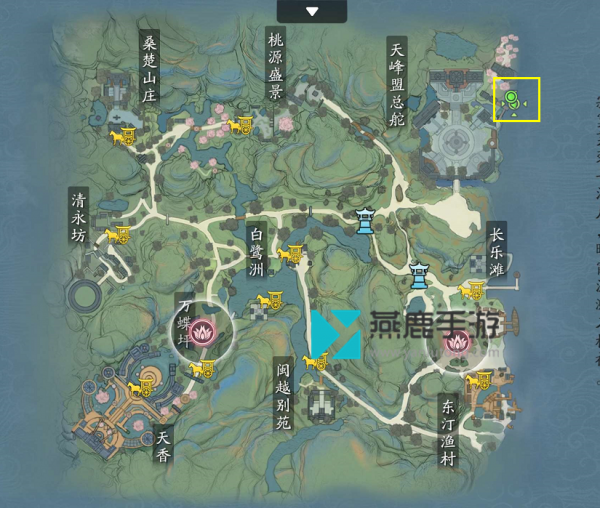The width and height of the screenshot is (600, 508).
Task: Click the blue pagoda marker left of 长乐滩
Action: click(418, 272)
